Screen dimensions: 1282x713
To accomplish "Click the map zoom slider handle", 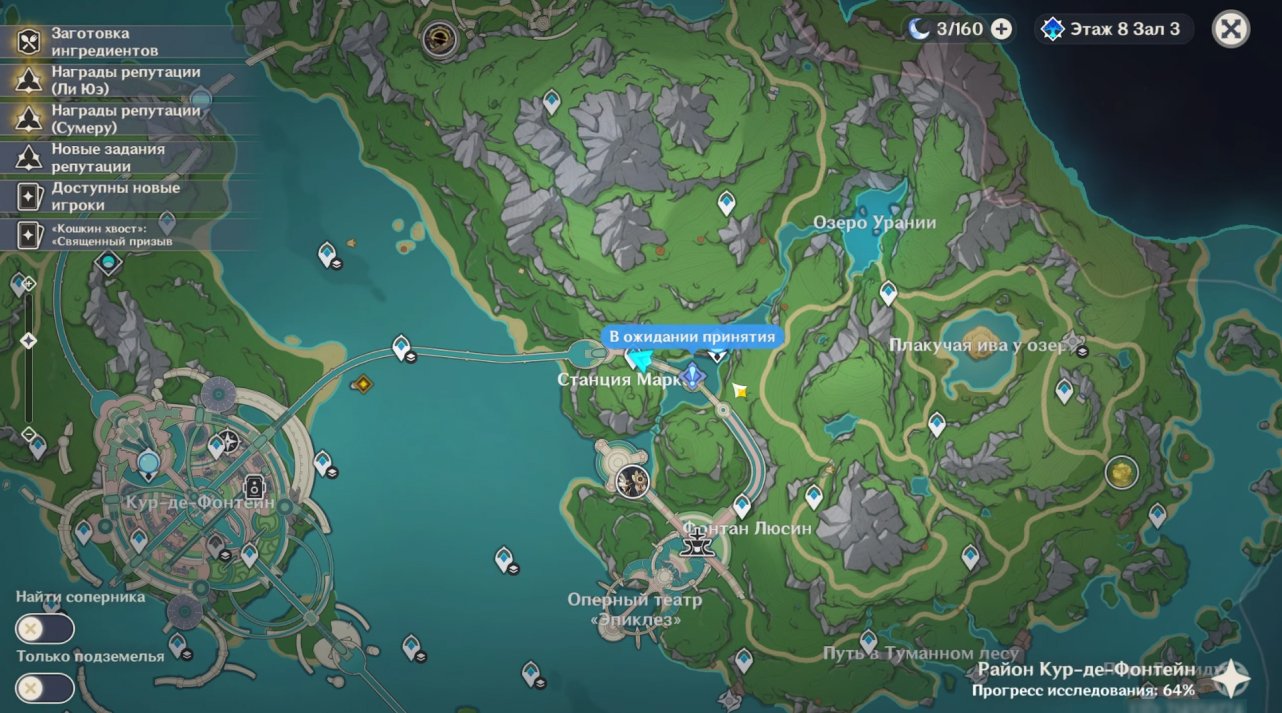I will click(29, 341).
